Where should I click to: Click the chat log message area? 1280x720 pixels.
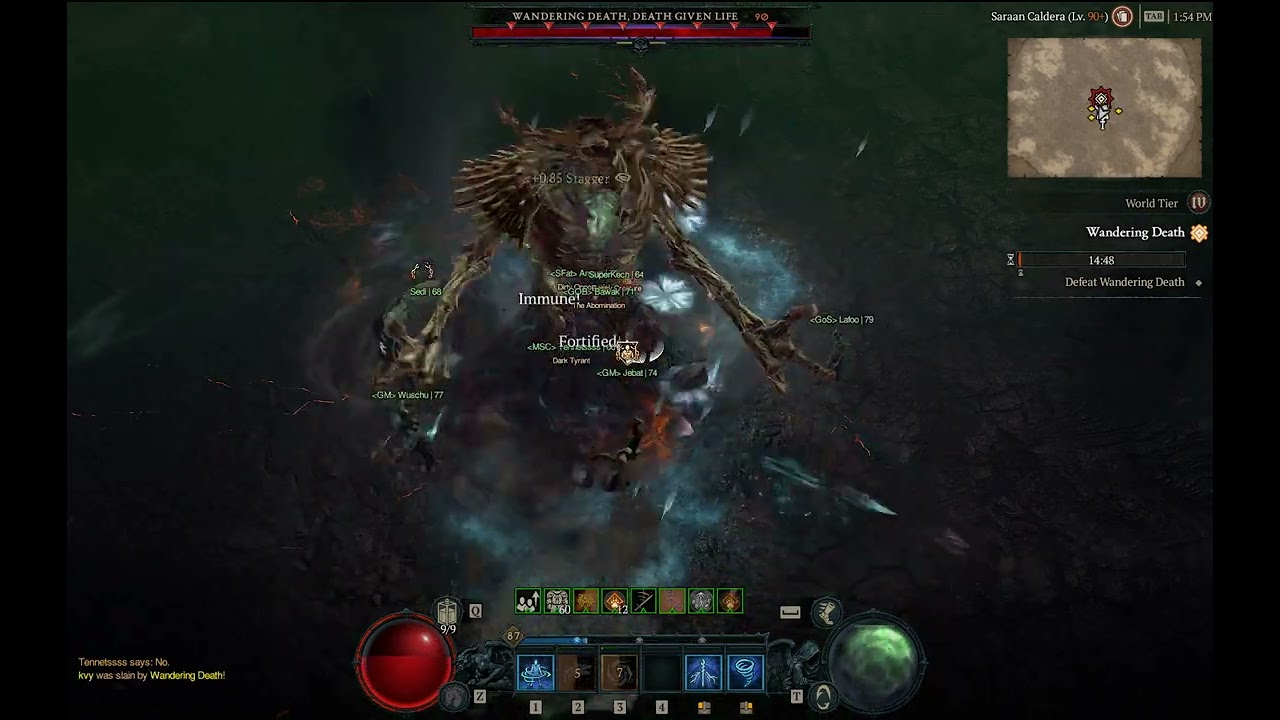pos(152,669)
